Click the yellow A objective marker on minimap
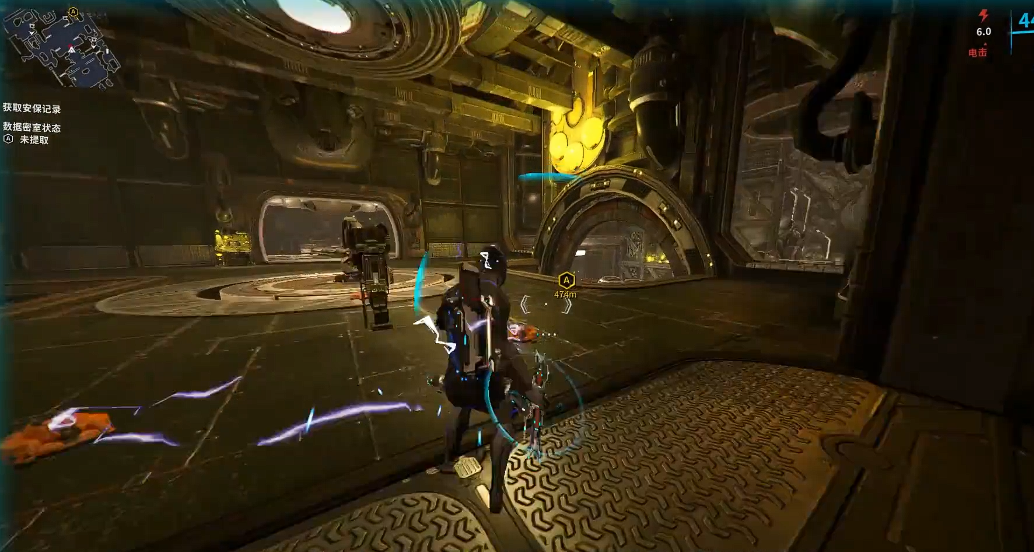The height and width of the screenshot is (552, 1034). pos(73,12)
